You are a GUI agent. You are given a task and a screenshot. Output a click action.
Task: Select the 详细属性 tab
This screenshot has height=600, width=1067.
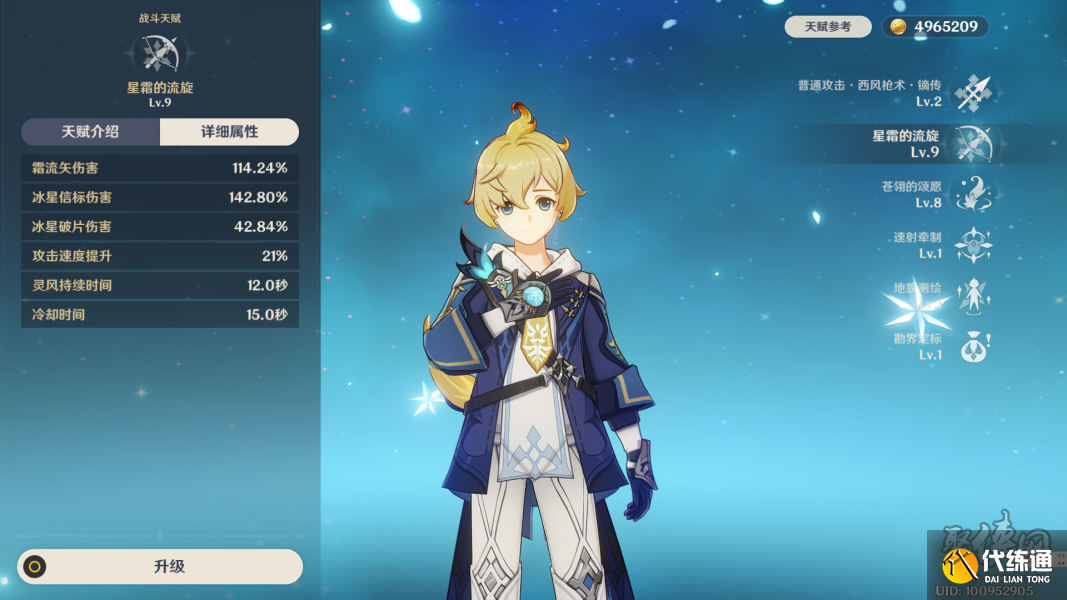point(229,132)
